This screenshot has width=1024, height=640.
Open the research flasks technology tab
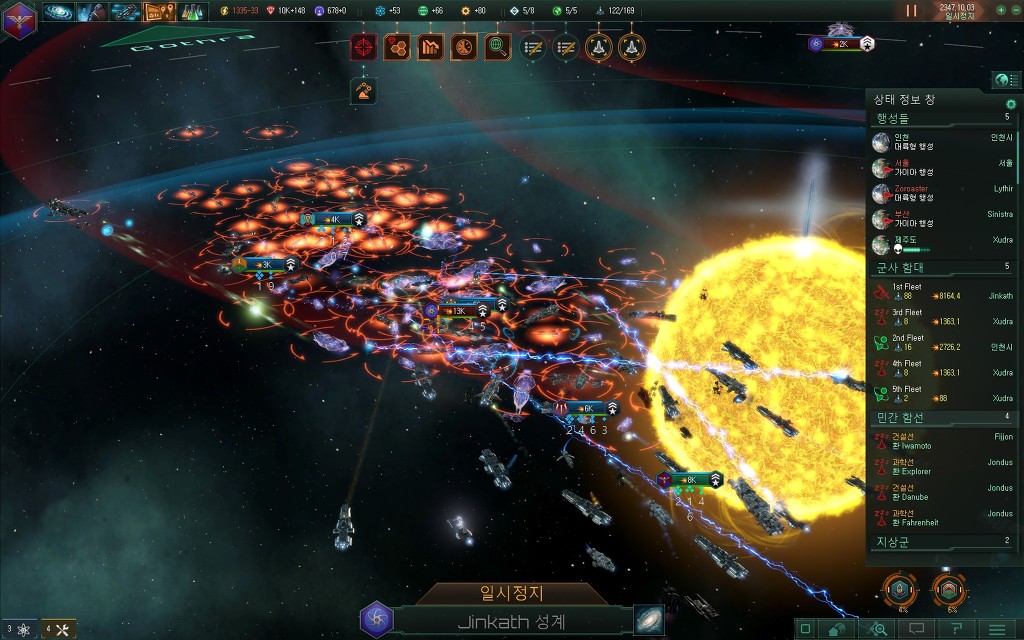(192, 12)
